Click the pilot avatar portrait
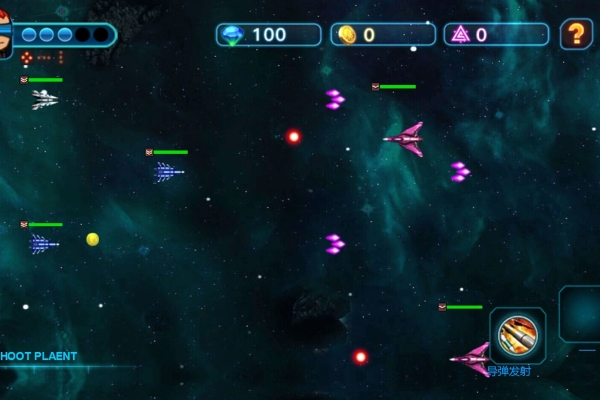Image resolution: width=600 pixels, height=400 pixels. 5,34
